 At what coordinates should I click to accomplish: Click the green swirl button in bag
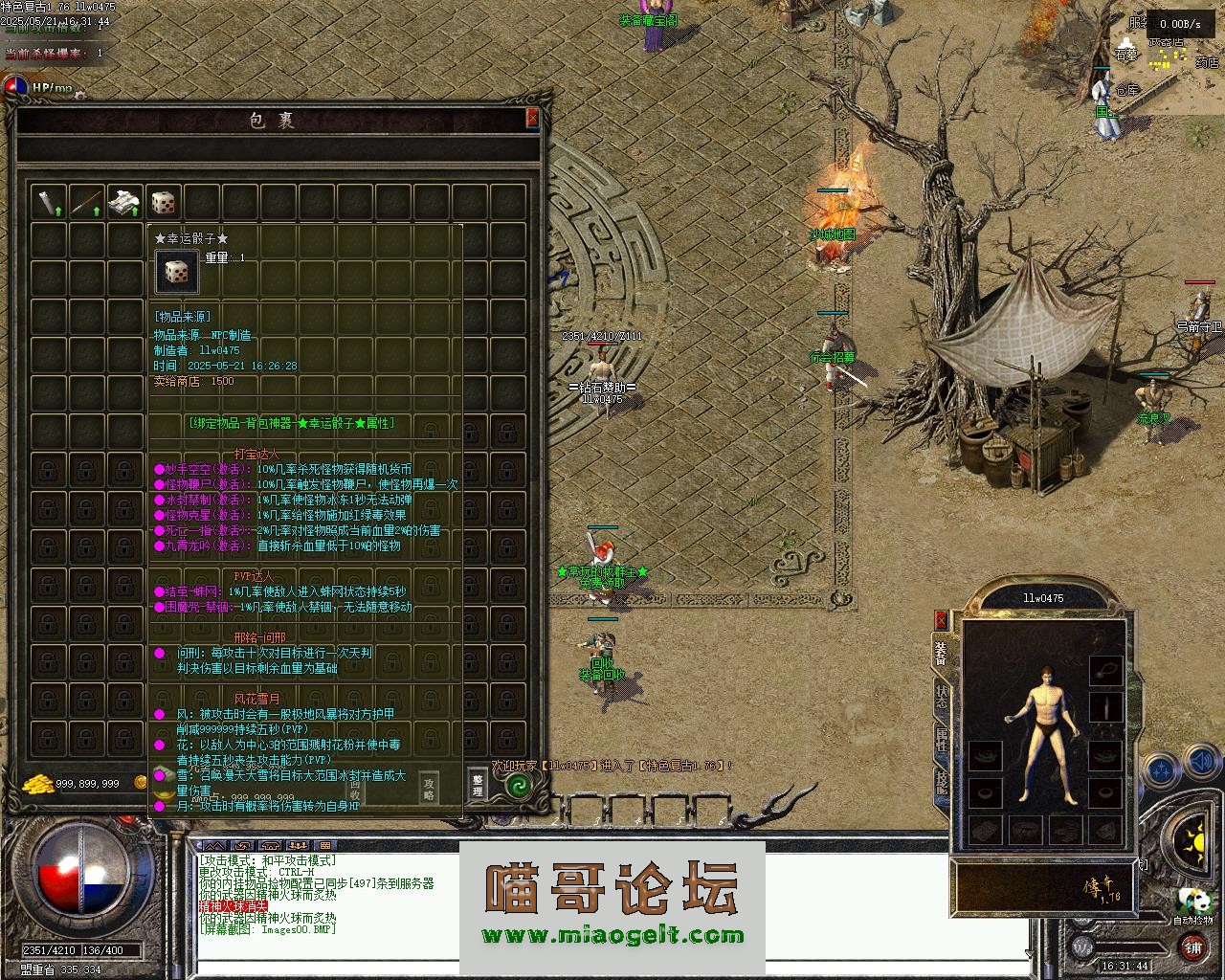(518, 786)
